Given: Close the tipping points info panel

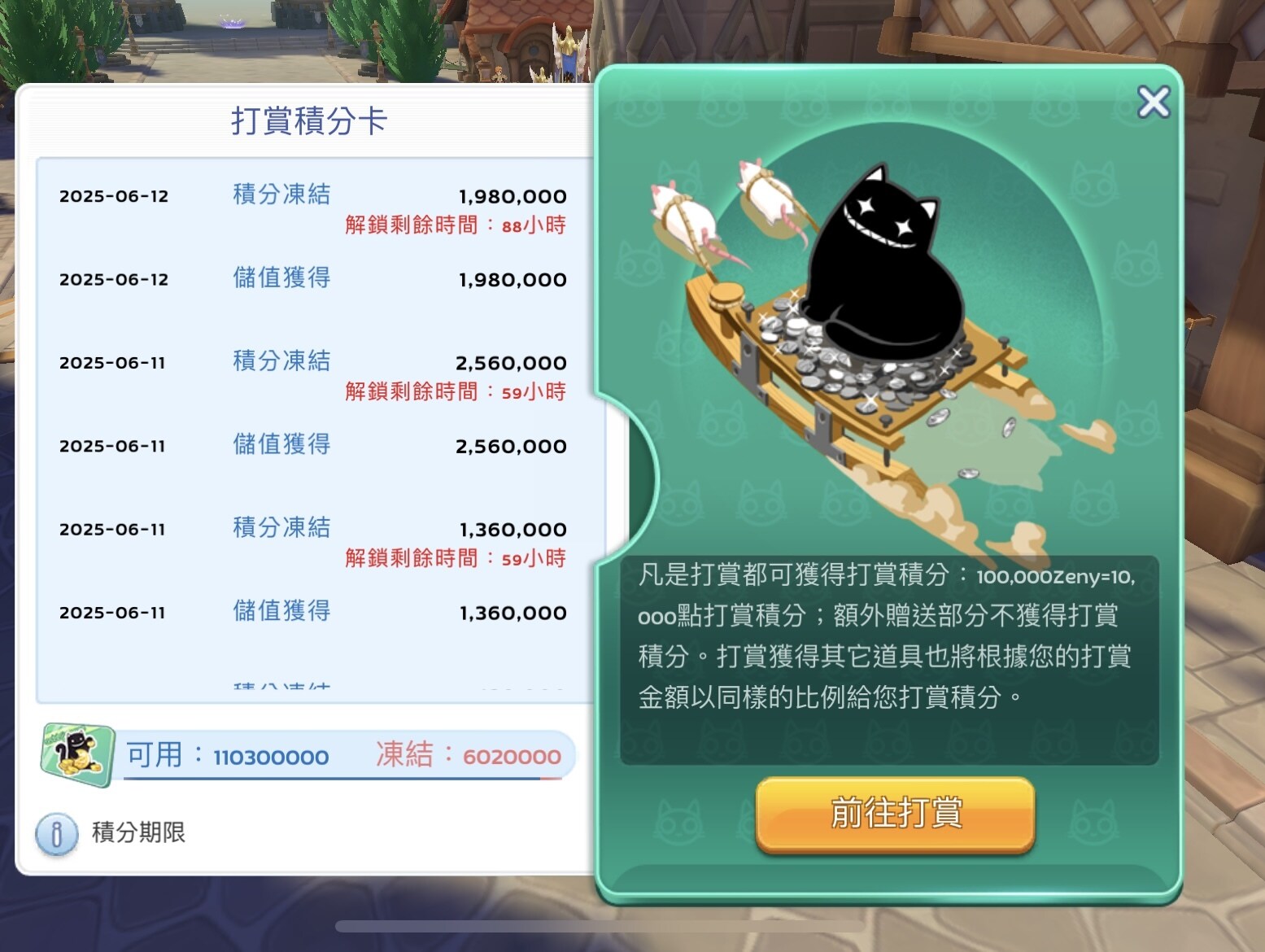Looking at the screenshot, I should [x=1154, y=103].
